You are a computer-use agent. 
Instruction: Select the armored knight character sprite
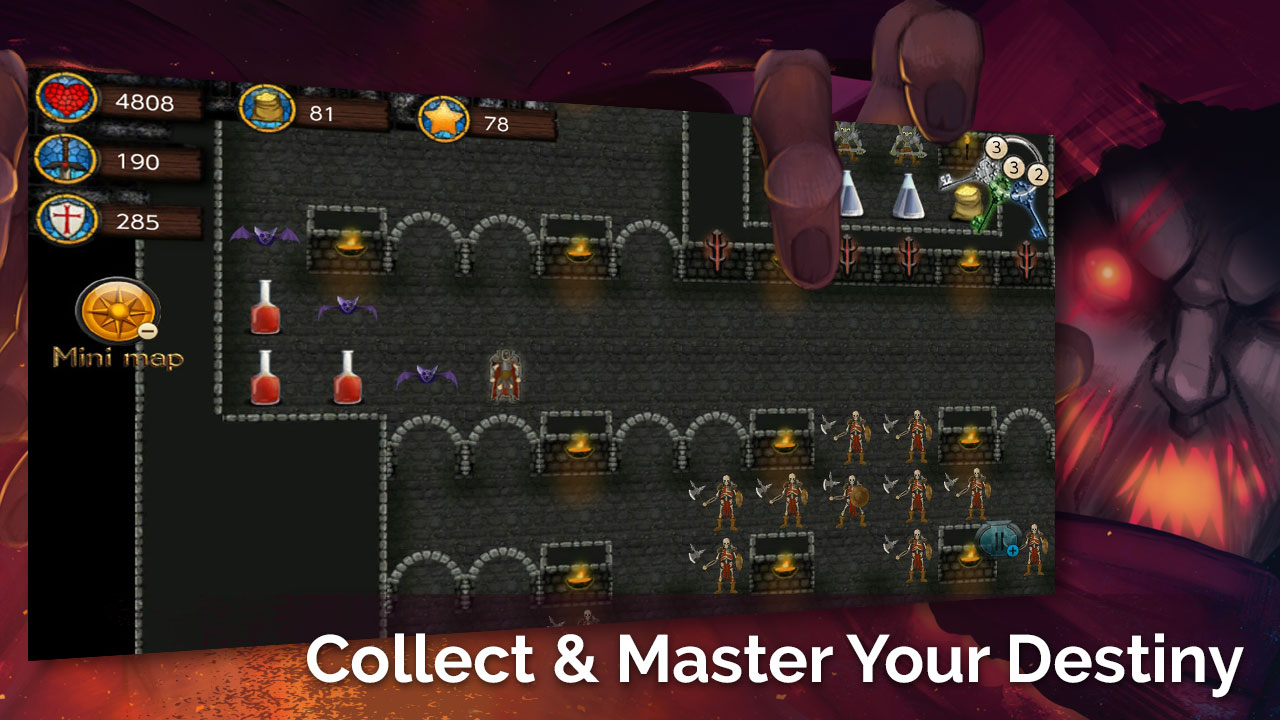[505, 373]
